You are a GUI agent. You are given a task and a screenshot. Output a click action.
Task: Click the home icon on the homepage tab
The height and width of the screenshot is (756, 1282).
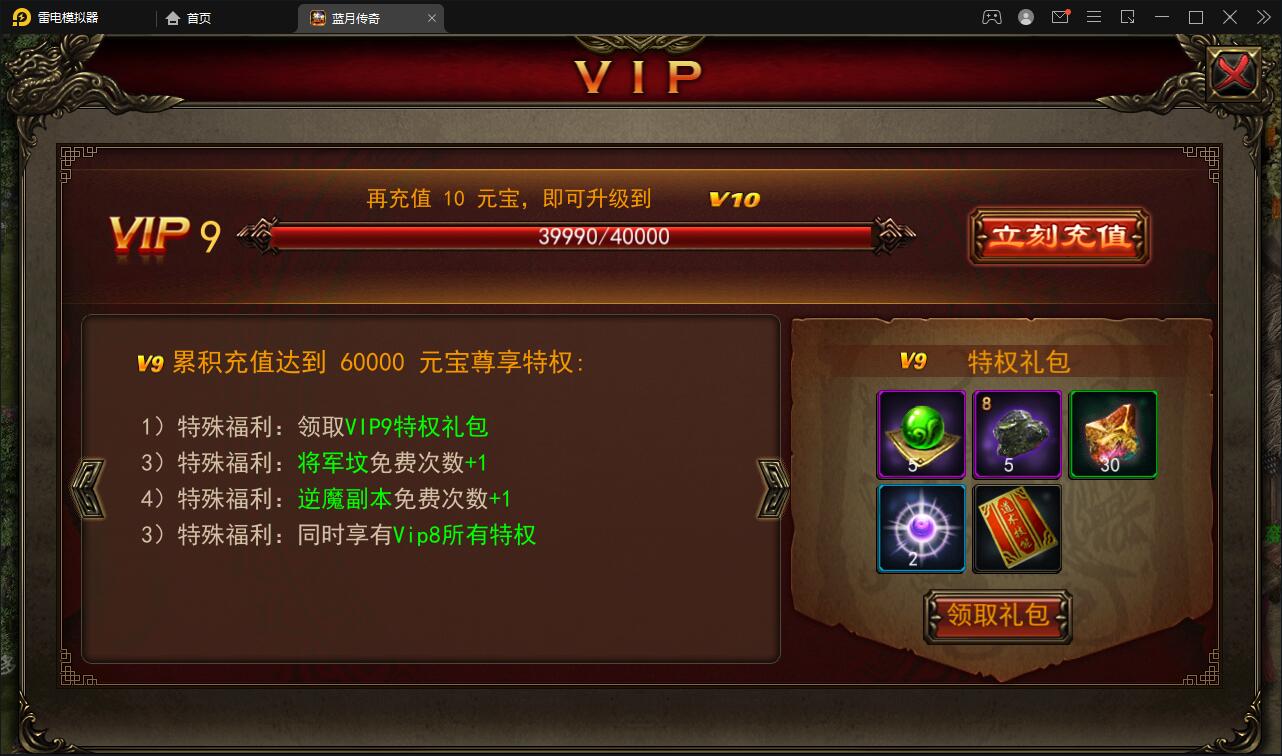[168, 17]
